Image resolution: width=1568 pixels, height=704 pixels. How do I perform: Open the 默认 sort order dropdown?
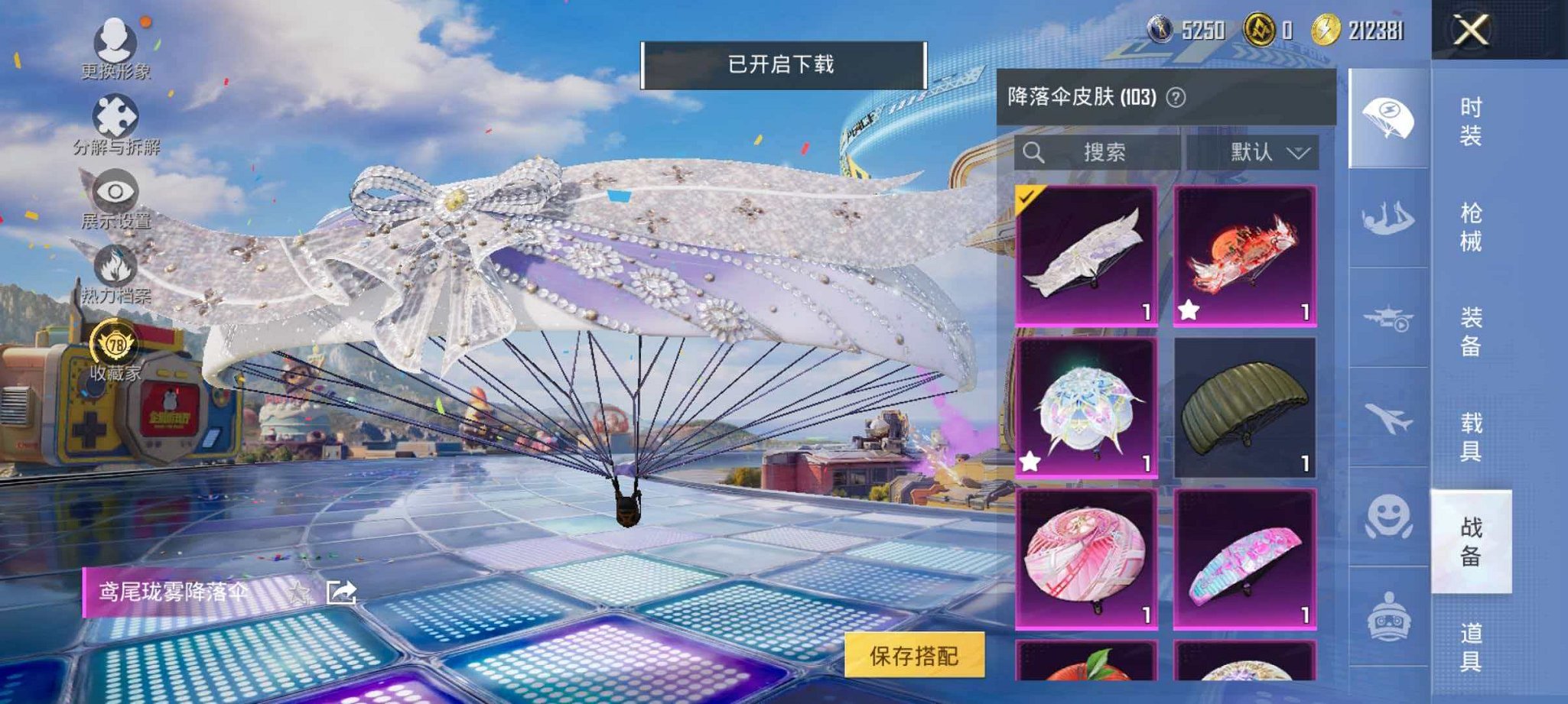point(1270,152)
